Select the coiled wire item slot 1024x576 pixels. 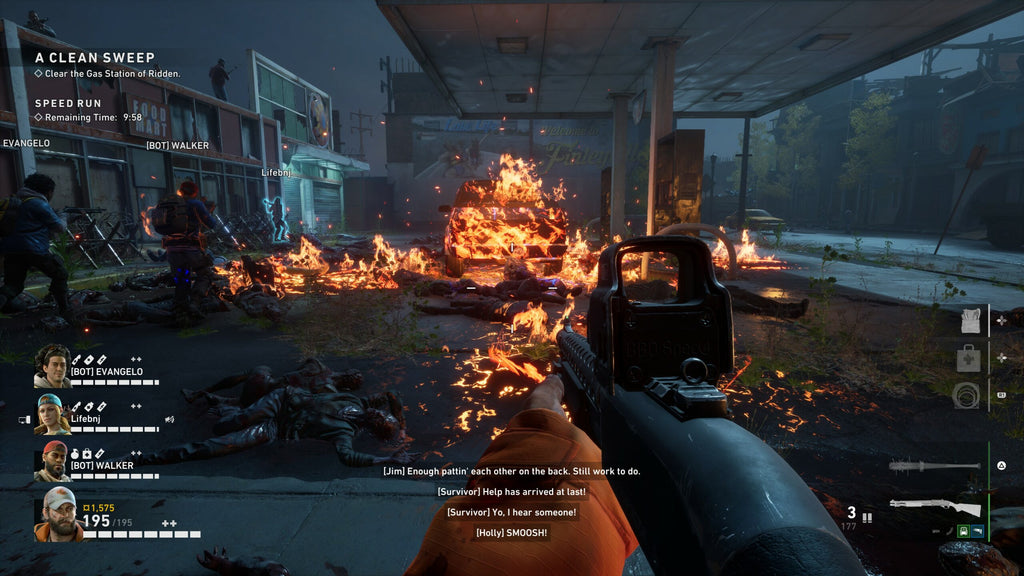[969, 394]
